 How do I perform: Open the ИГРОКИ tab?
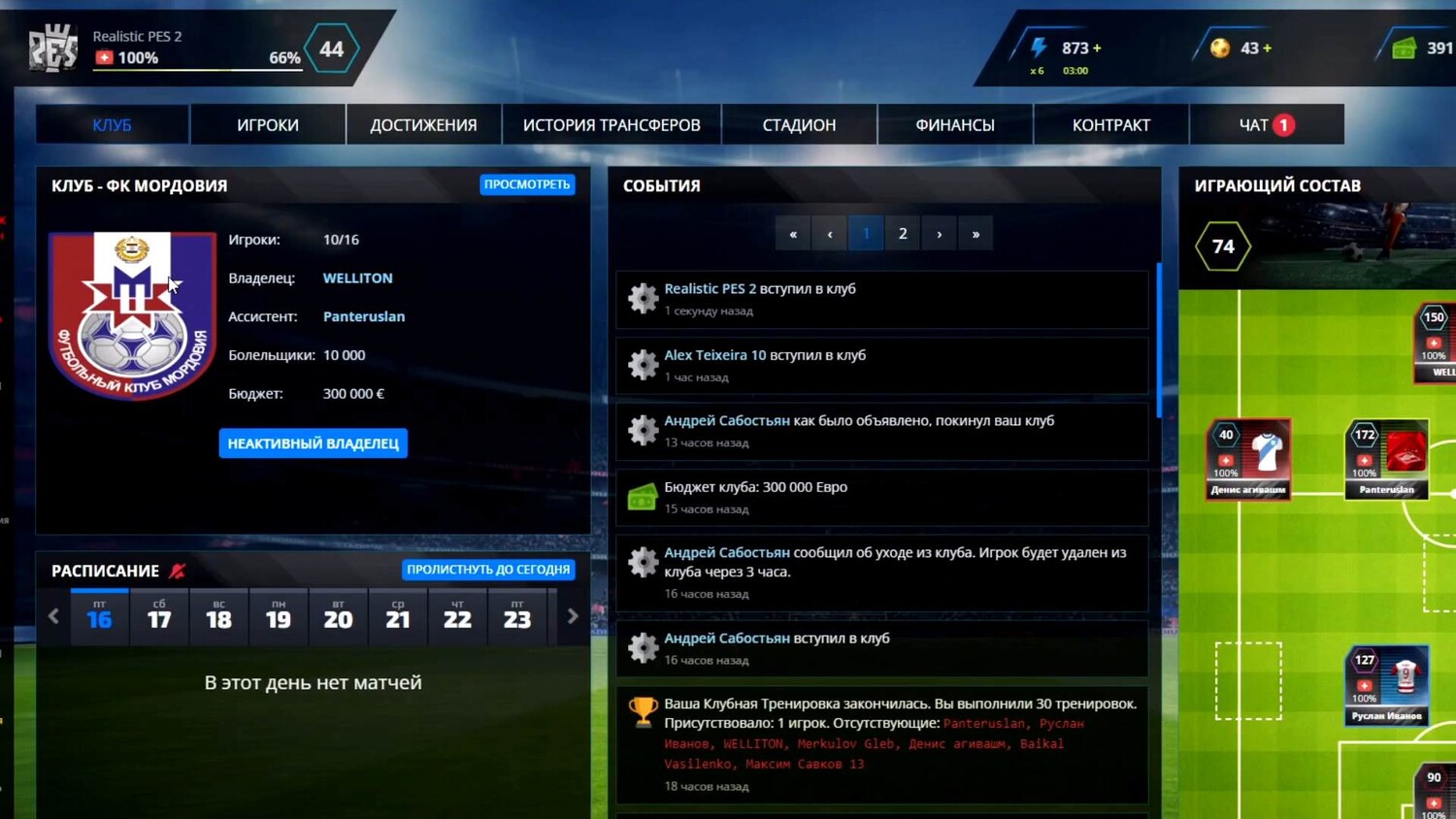pyautogui.click(x=268, y=125)
